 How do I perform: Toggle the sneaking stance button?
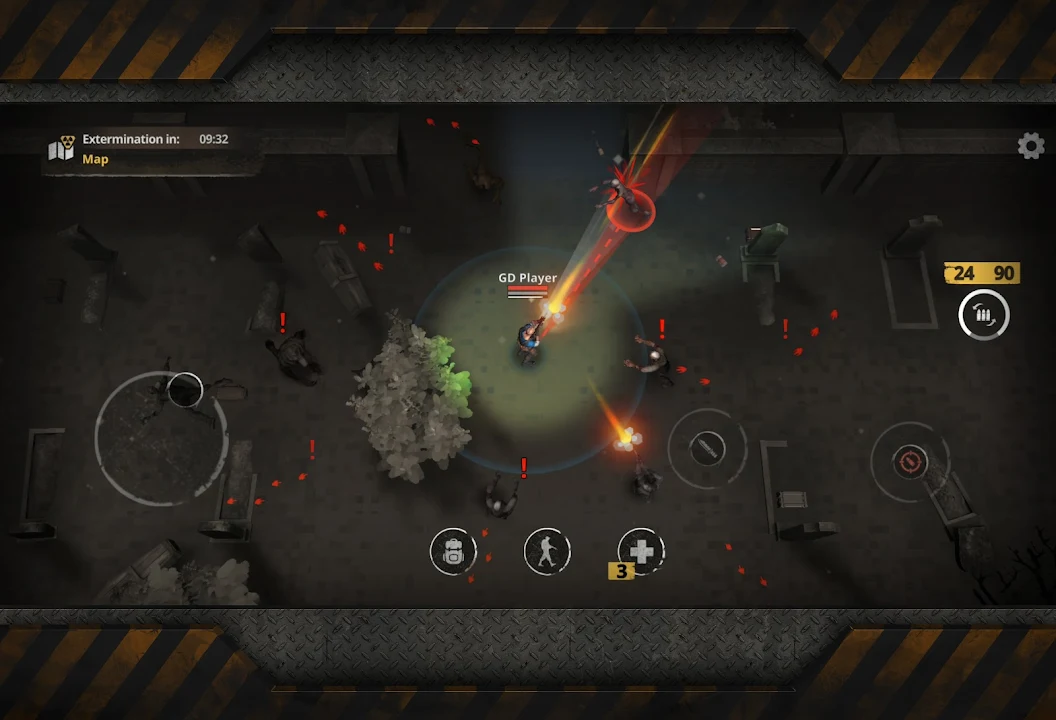click(x=547, y=551)
